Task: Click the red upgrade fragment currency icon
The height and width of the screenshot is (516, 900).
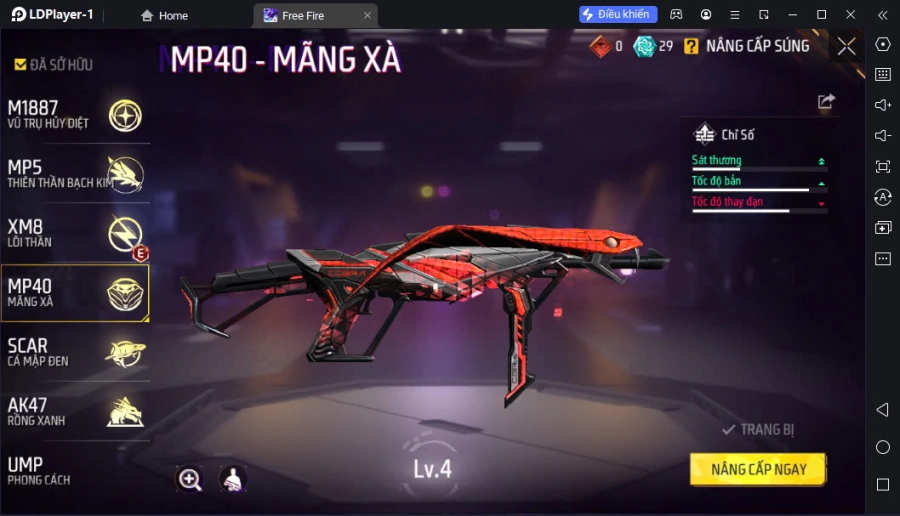Action: coord(599,46)
